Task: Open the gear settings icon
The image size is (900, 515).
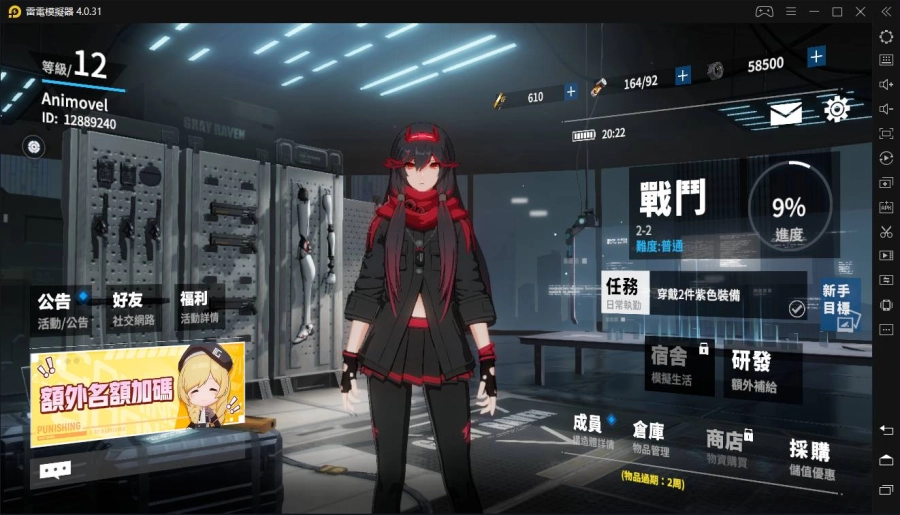Action: click(836, 110)
